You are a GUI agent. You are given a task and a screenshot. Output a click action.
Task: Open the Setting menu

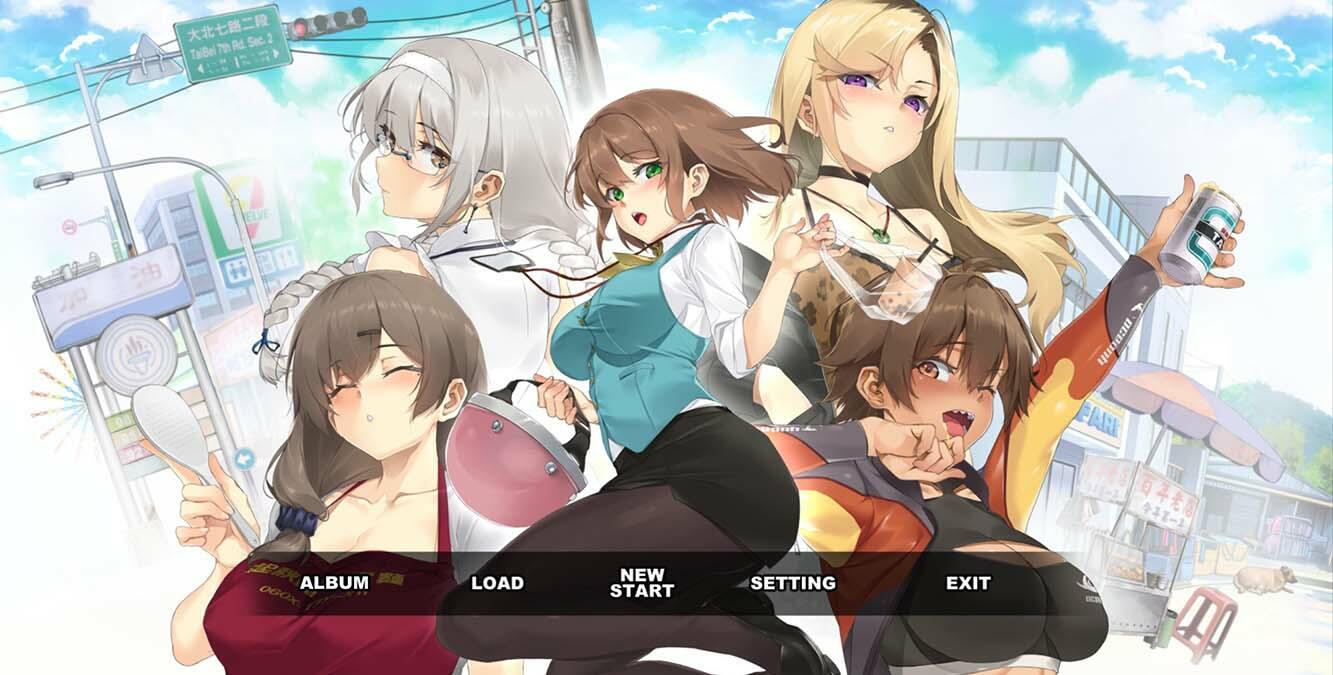tap(793, 583)
